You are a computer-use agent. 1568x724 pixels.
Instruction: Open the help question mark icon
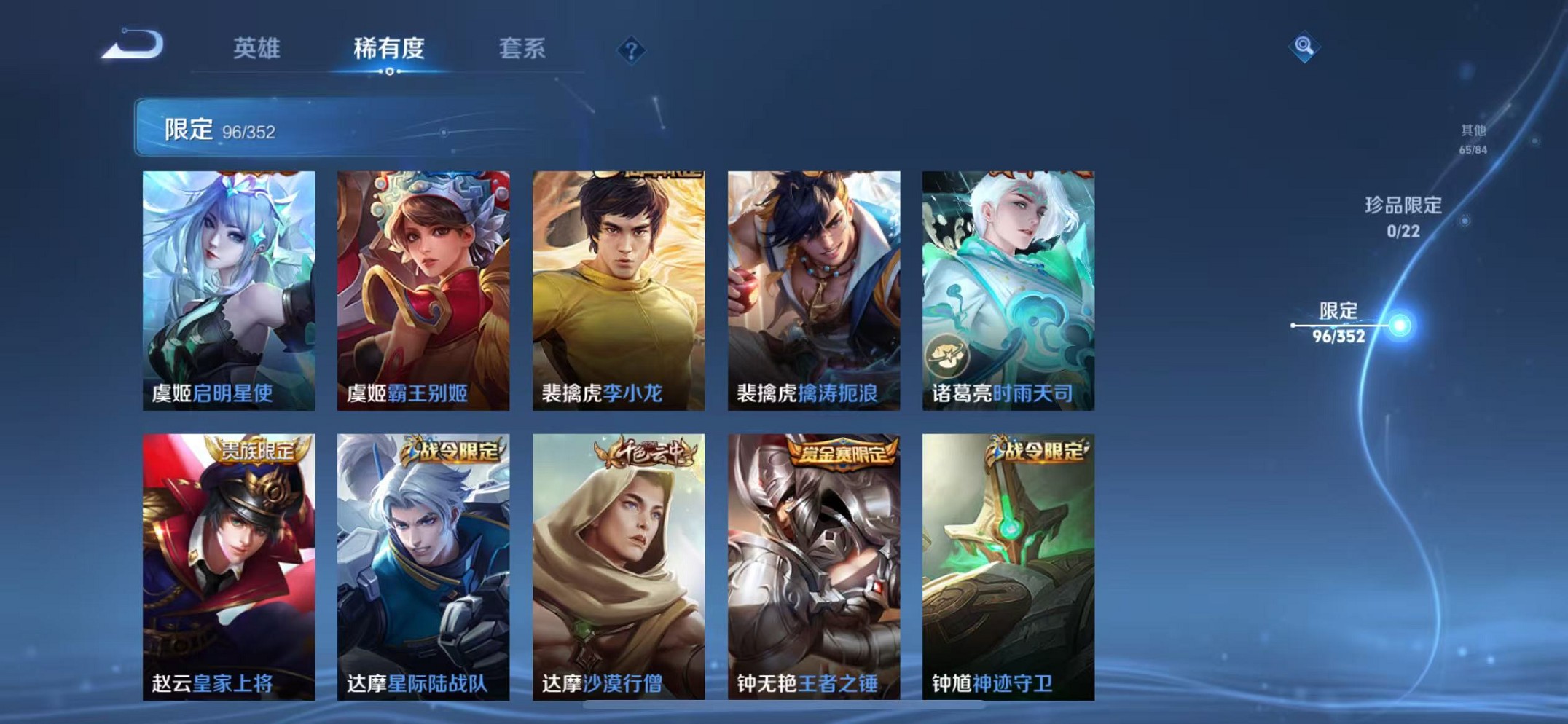click(632, 49)
